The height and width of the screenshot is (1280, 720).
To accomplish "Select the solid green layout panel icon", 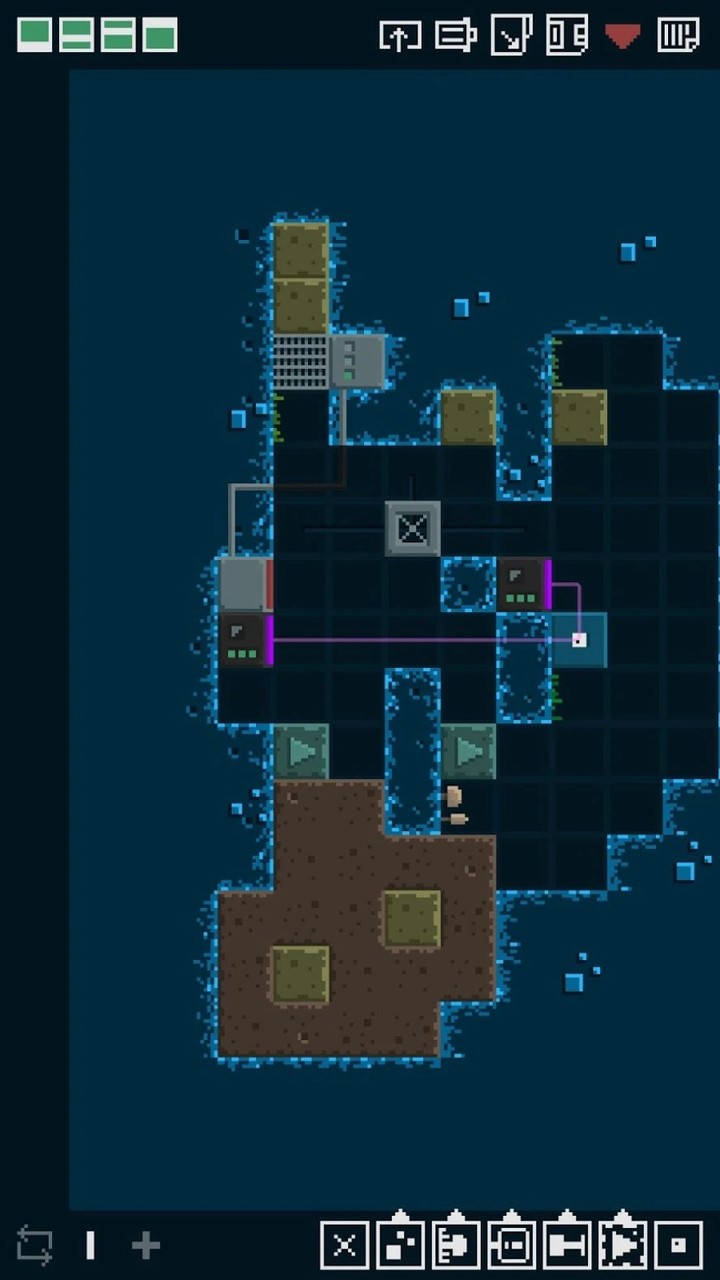I will [35, 35].
